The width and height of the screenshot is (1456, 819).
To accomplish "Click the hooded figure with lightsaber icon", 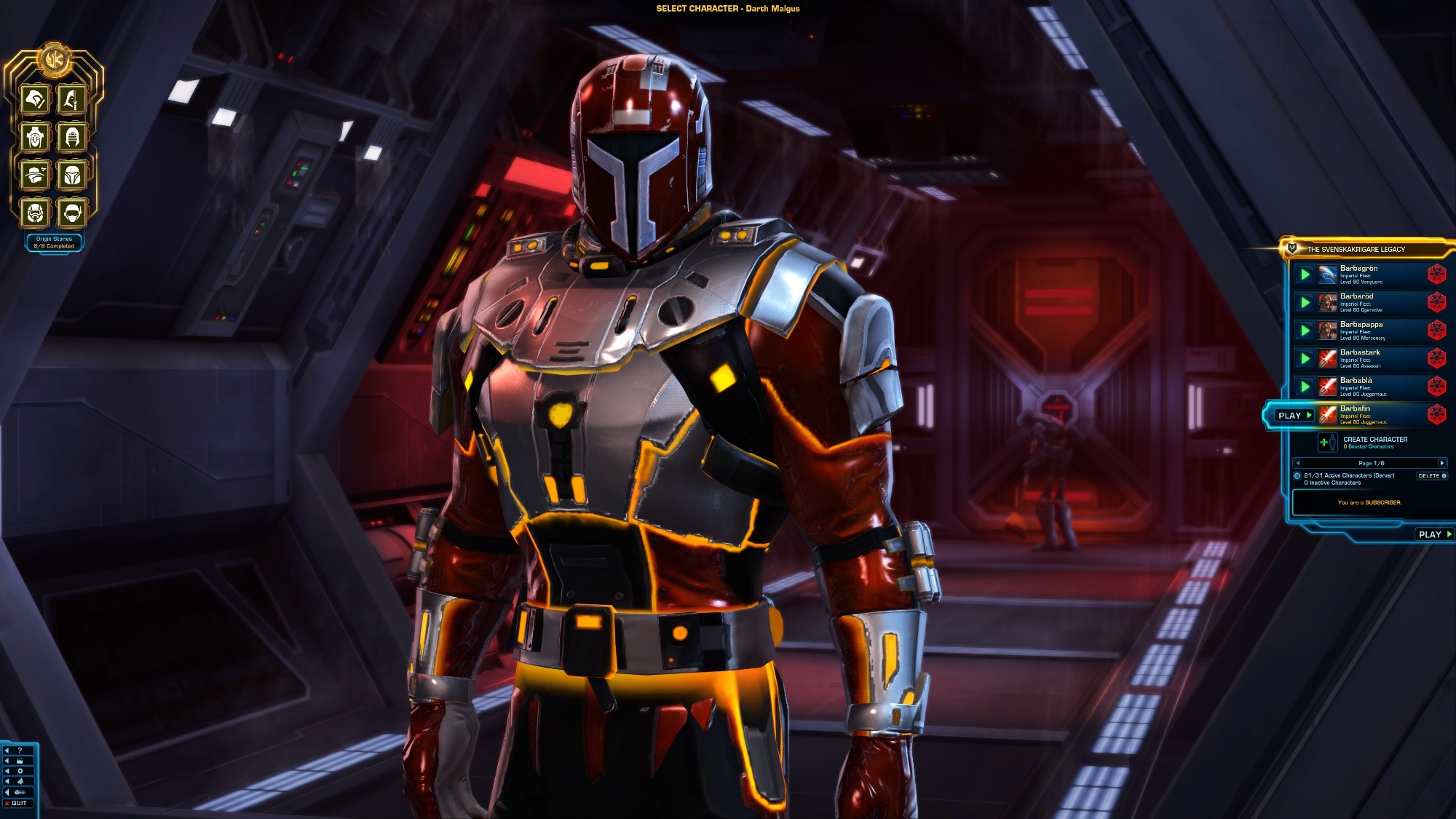I will click(x=72, y=99).
